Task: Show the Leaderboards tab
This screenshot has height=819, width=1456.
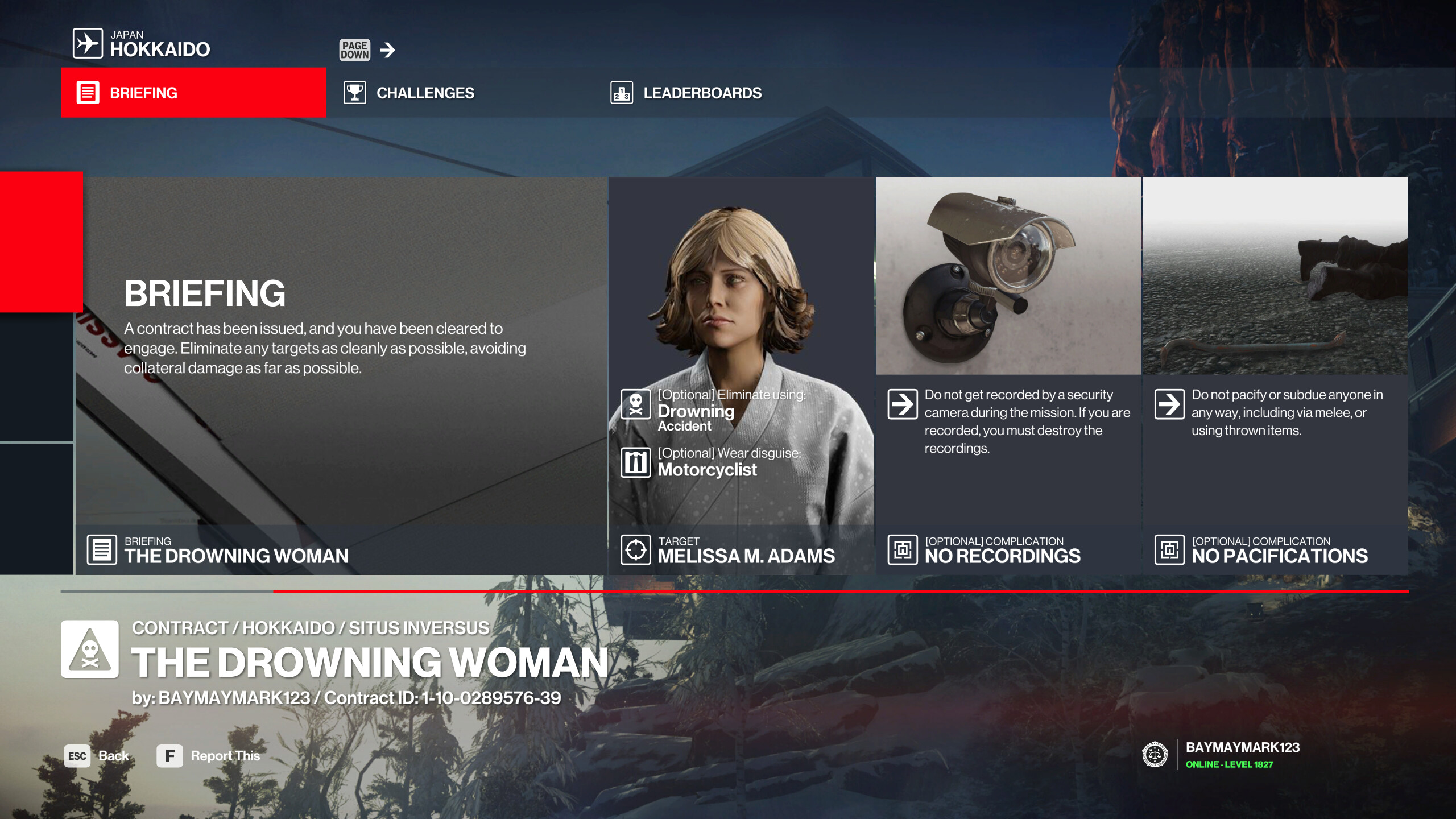Action: pyautogui.click(x=702, y=93)
